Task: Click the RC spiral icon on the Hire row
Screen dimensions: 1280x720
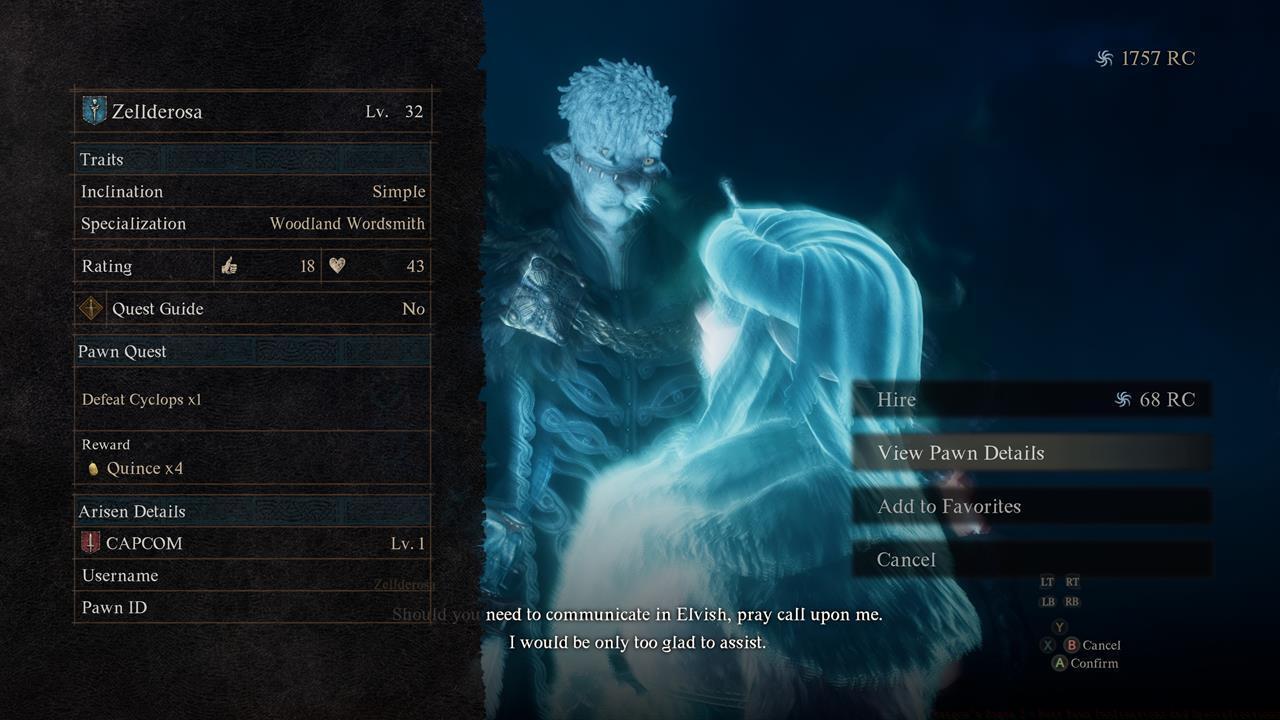Action: [1125, 399]
